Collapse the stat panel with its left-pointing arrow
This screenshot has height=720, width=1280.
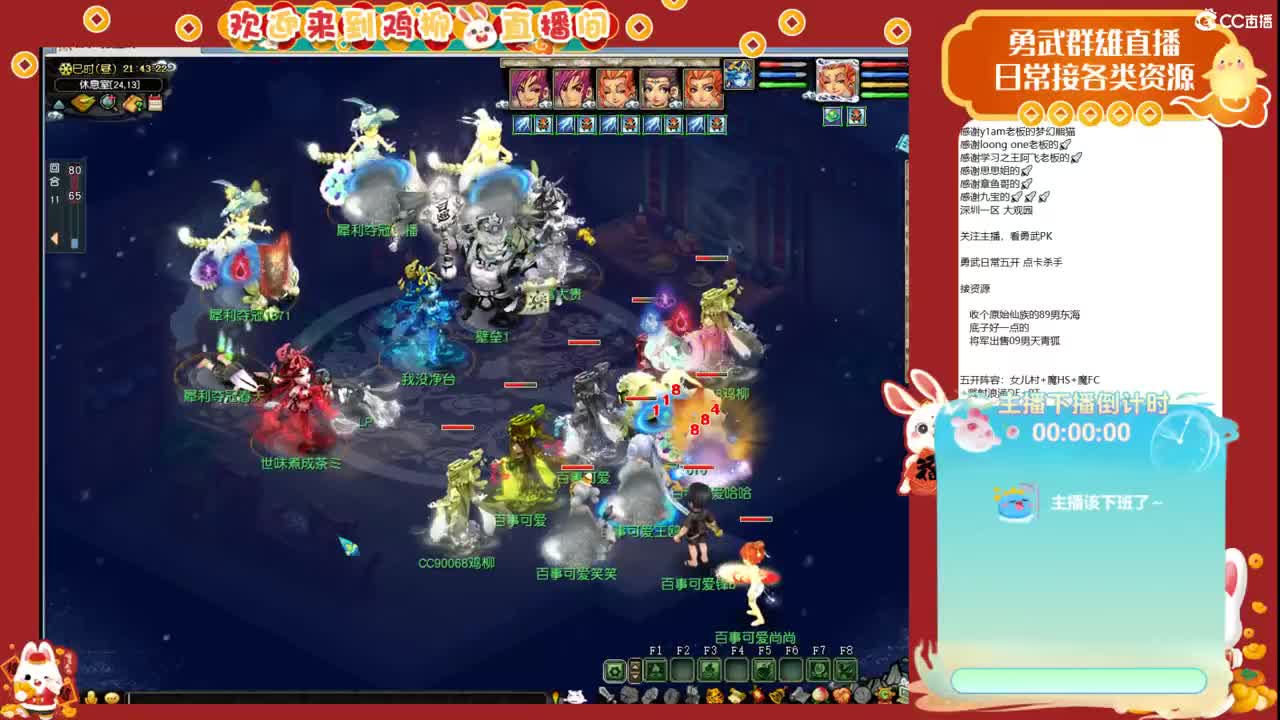[x=53, y=239]
